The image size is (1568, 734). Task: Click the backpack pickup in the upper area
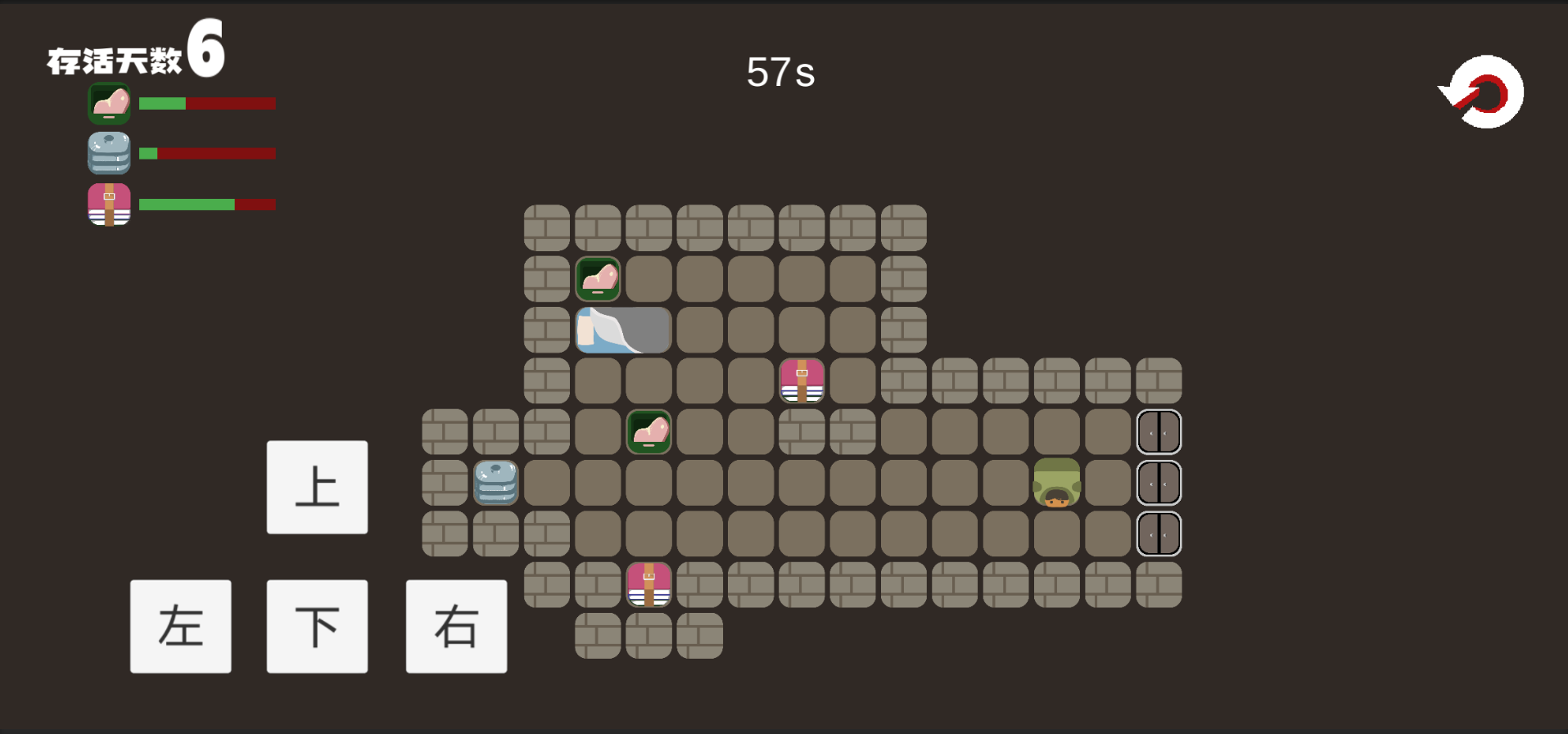(802, 381)
